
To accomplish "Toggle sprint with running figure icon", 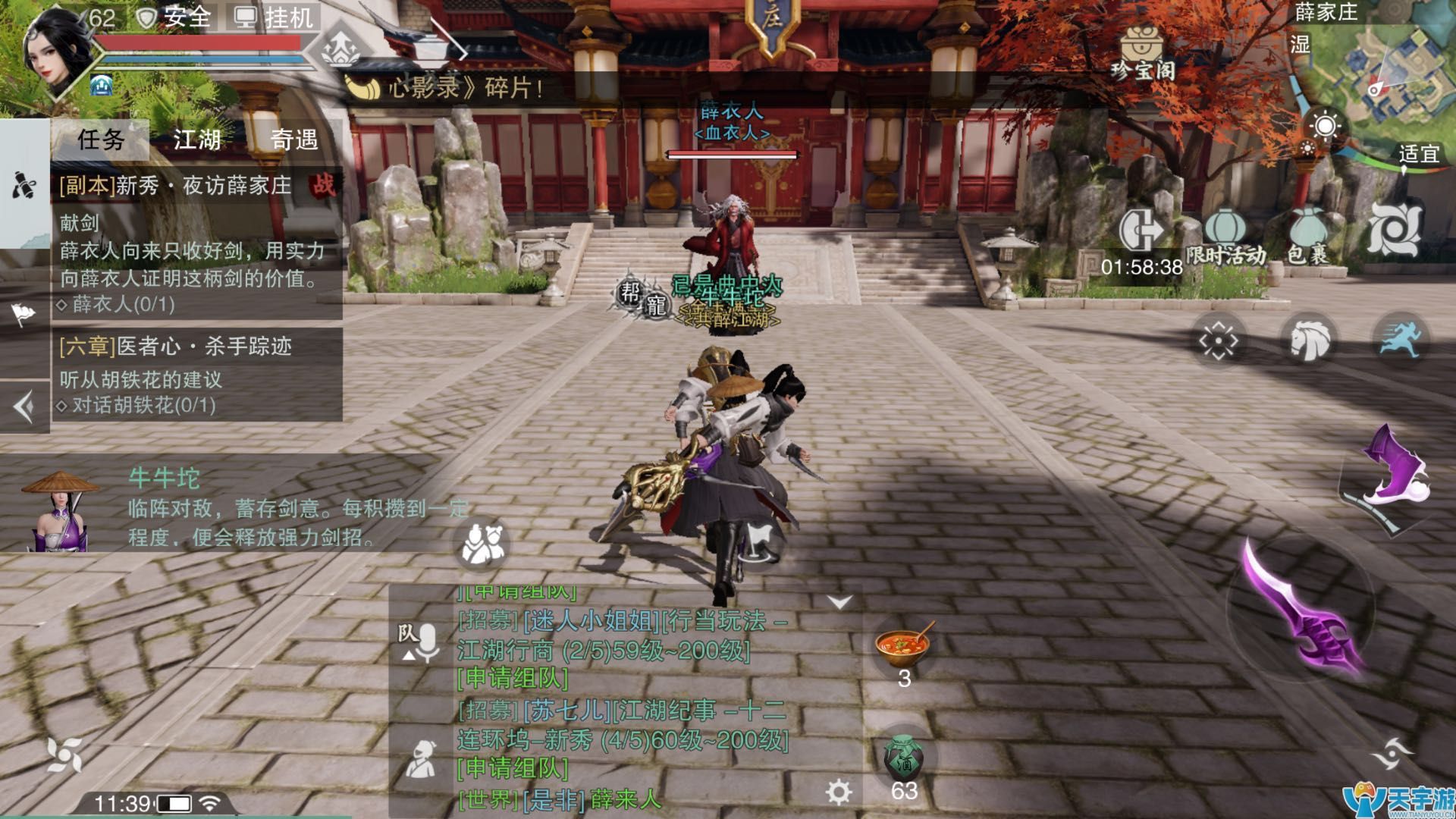I will coord(1399,339).
